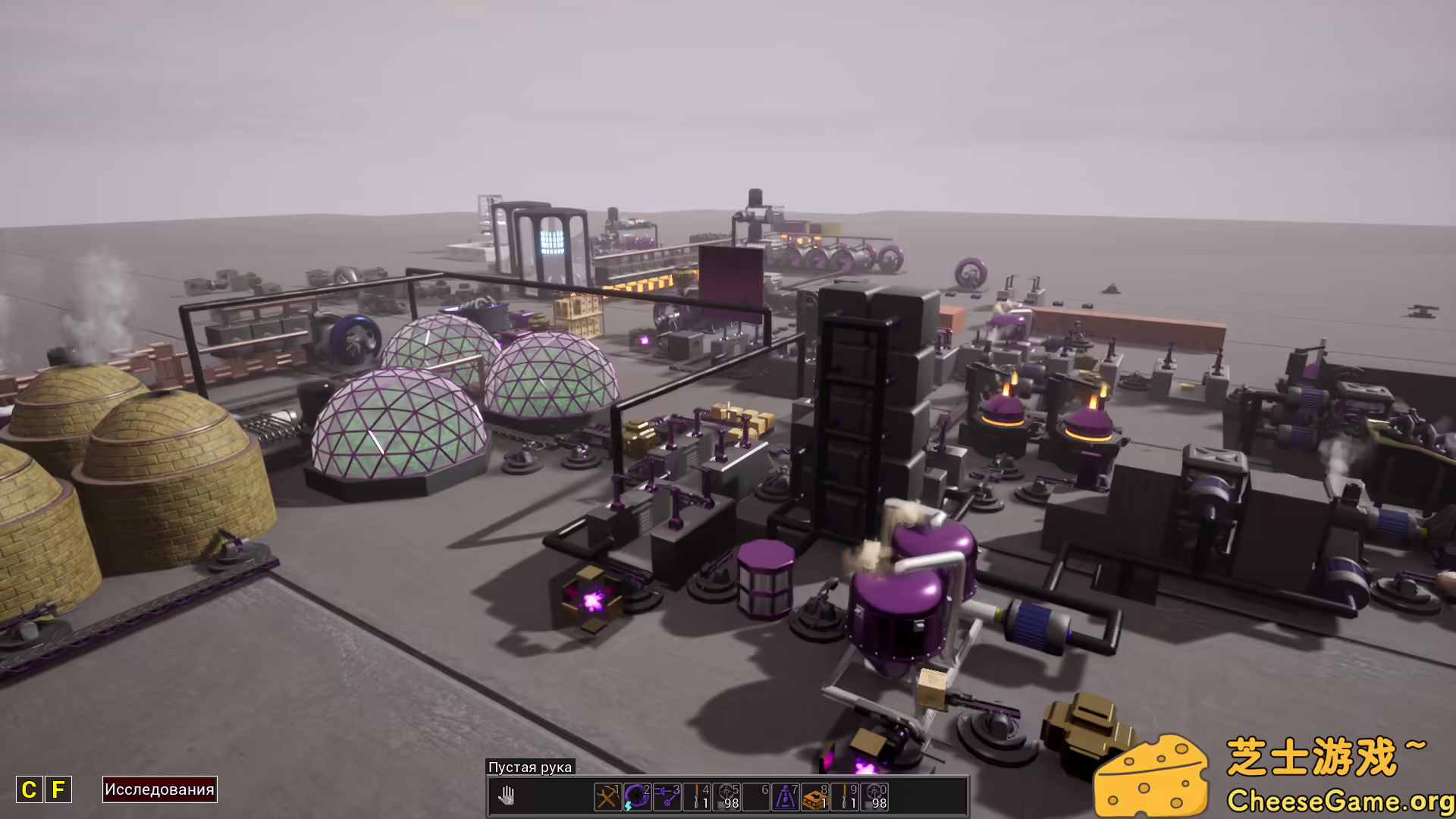
Task: Select the research flask in hotbar slot 7
Action: 785,798
